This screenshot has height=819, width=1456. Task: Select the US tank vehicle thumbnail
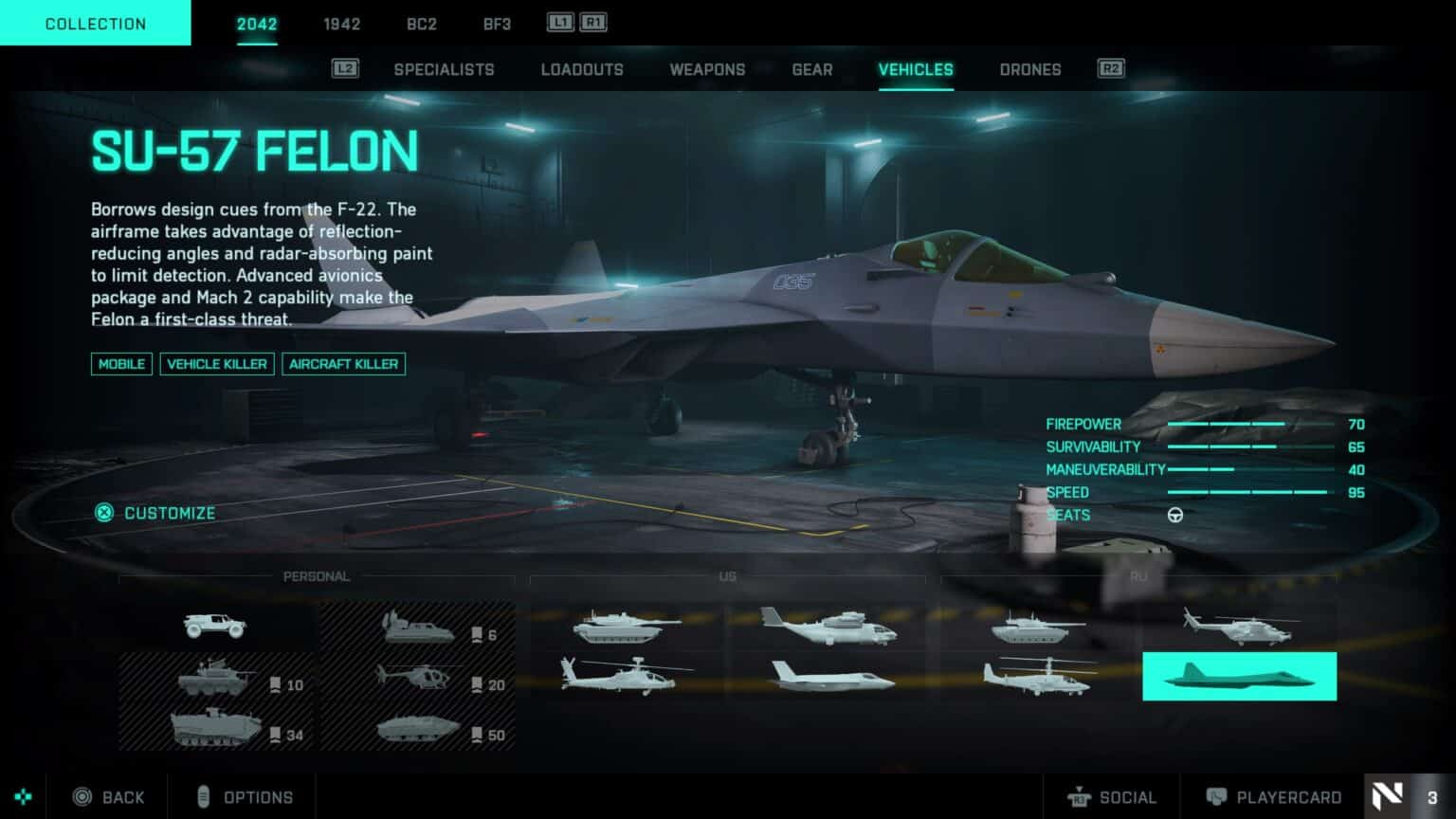(627, 628)
